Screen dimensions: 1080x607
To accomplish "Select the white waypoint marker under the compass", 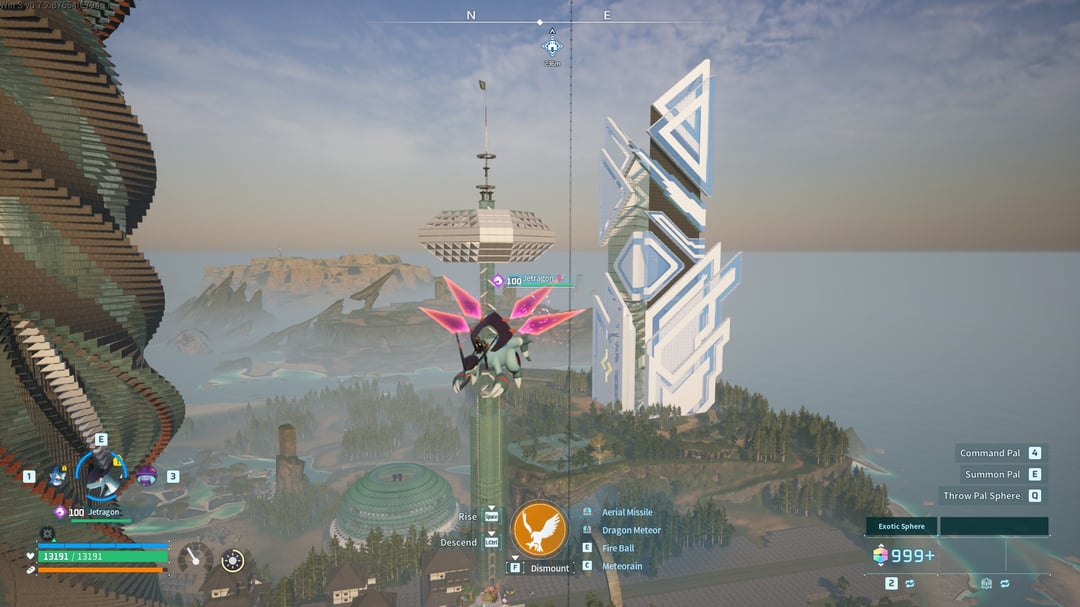I will coord(552,45).
